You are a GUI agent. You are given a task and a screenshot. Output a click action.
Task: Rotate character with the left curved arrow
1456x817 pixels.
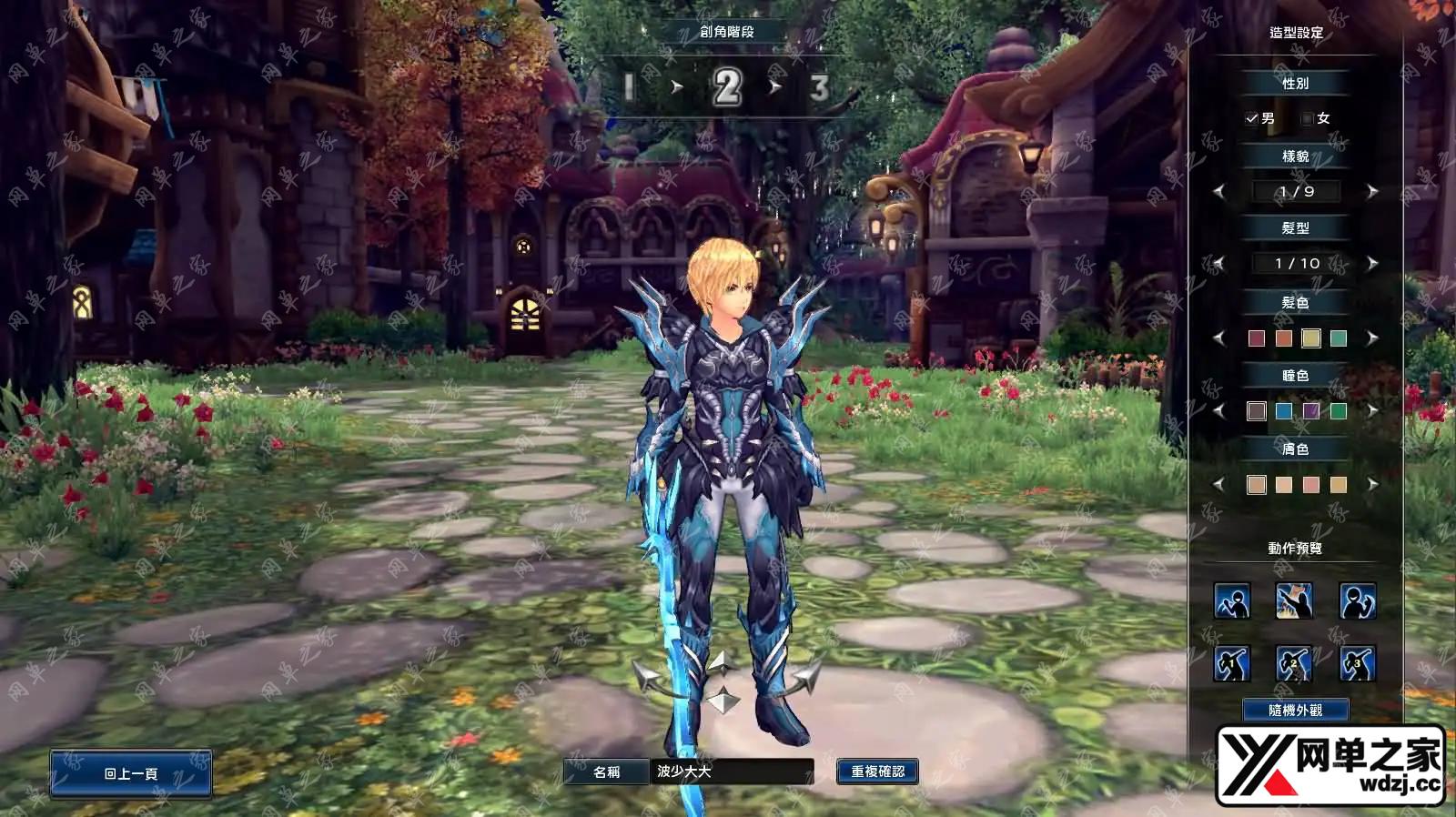point(648,677)
